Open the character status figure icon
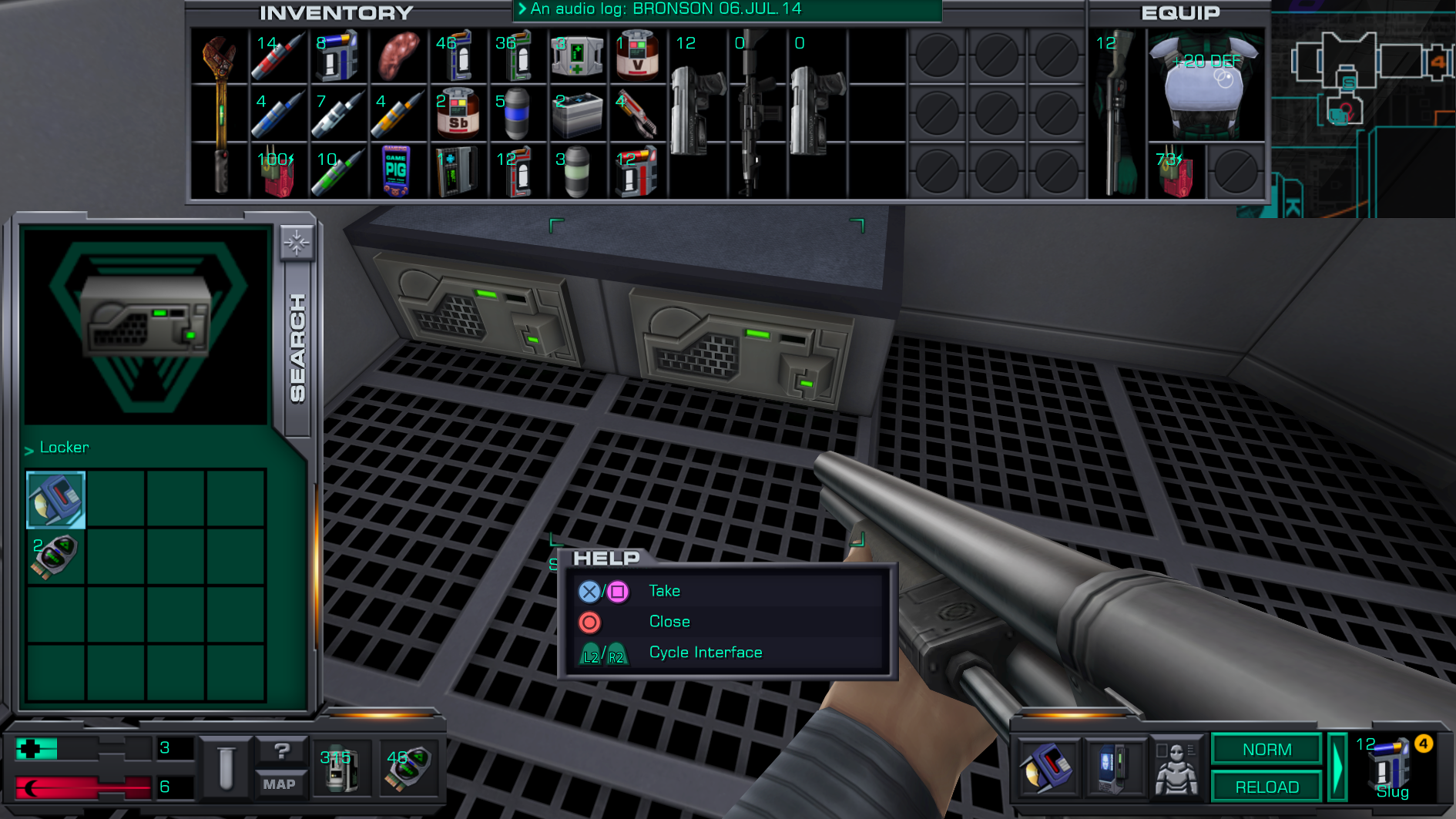1456x819 pixels. click(1176, 767)
